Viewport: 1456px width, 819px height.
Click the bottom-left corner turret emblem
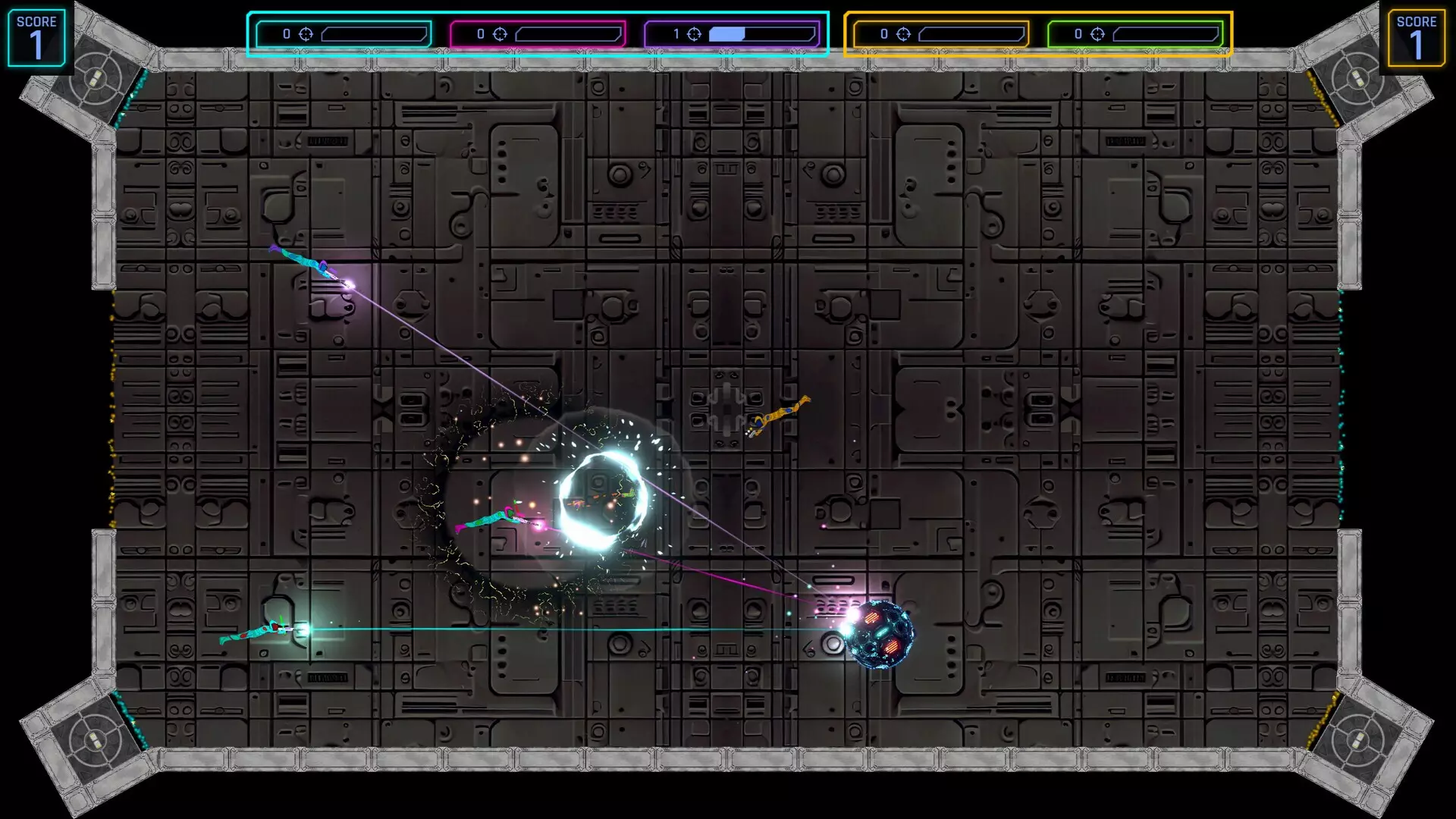pyautogui.click(x=94, y=739)
